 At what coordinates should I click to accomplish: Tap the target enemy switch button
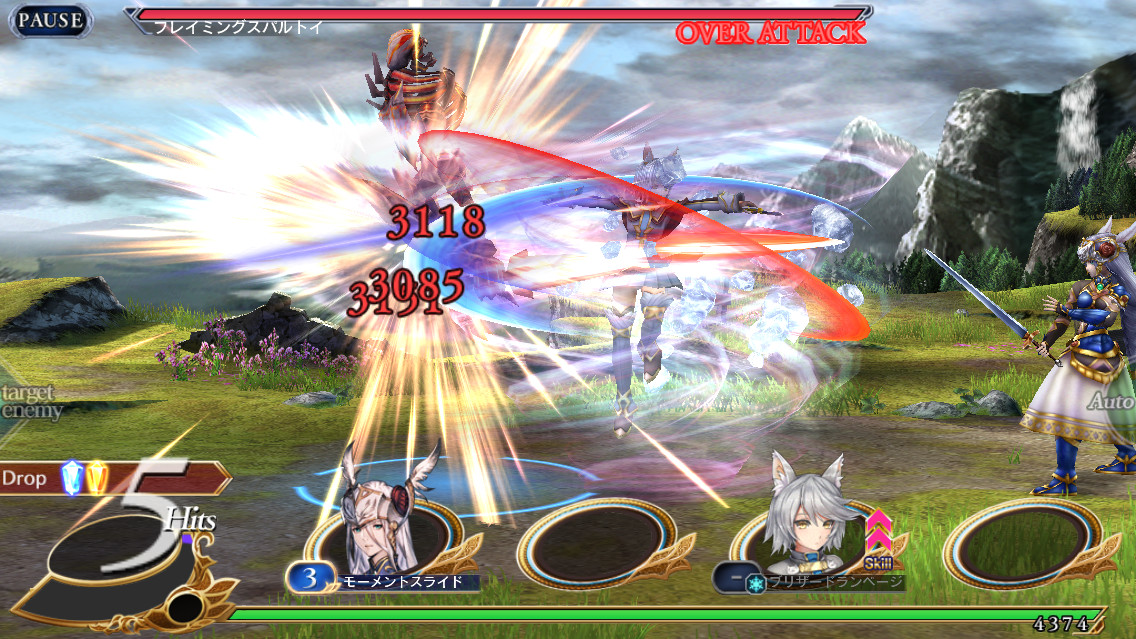click(30, 402)
